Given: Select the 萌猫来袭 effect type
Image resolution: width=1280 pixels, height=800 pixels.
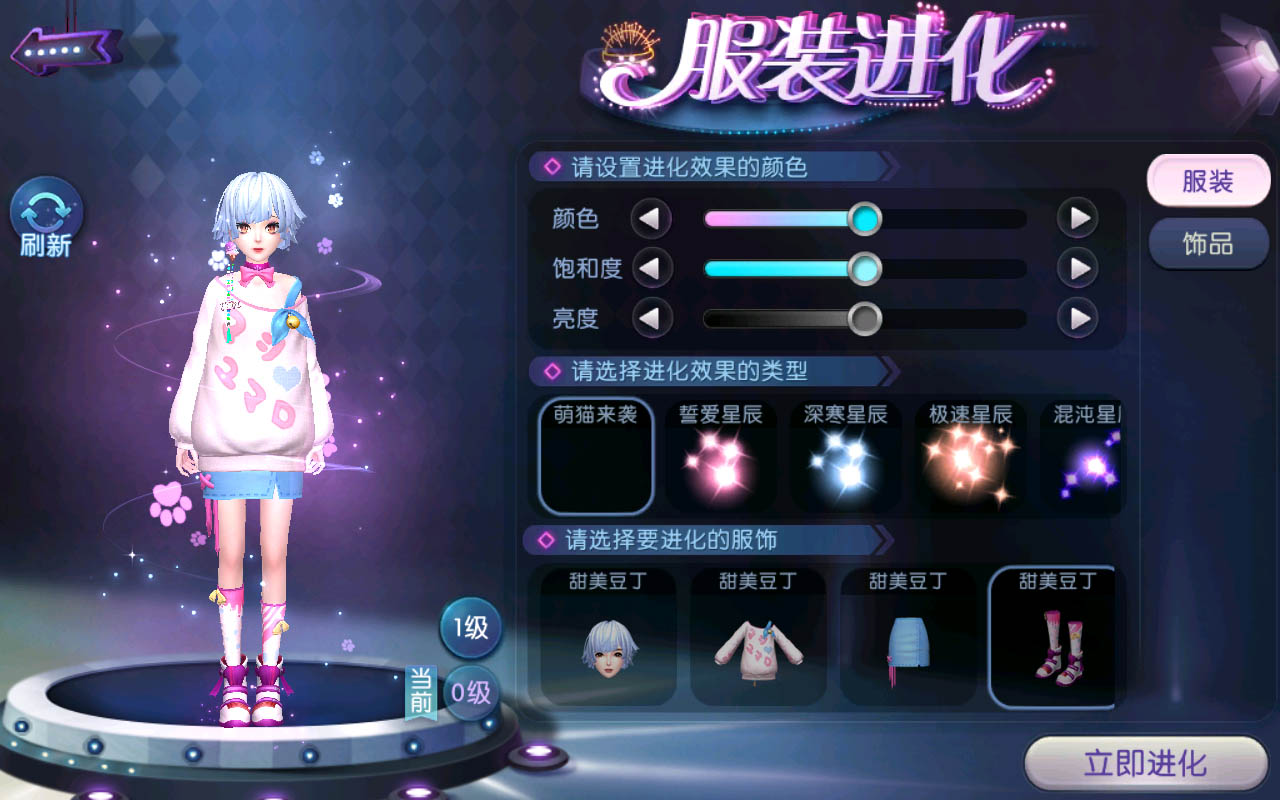Looking at the screenshot, I should [x=596, y=455].
